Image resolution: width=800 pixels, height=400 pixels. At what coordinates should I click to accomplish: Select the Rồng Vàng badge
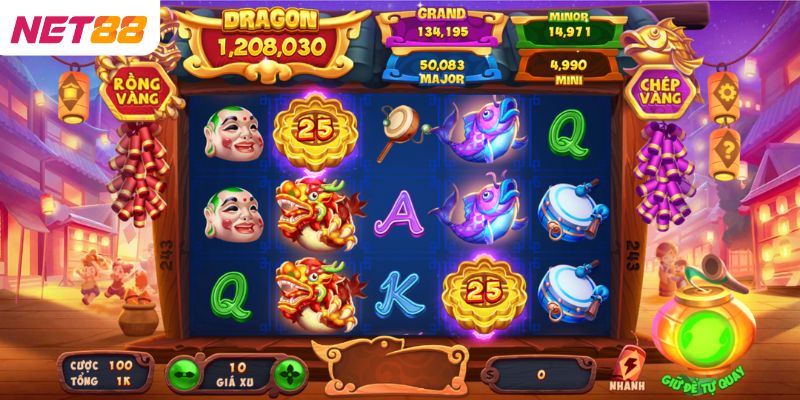click(x=137, y=90)
